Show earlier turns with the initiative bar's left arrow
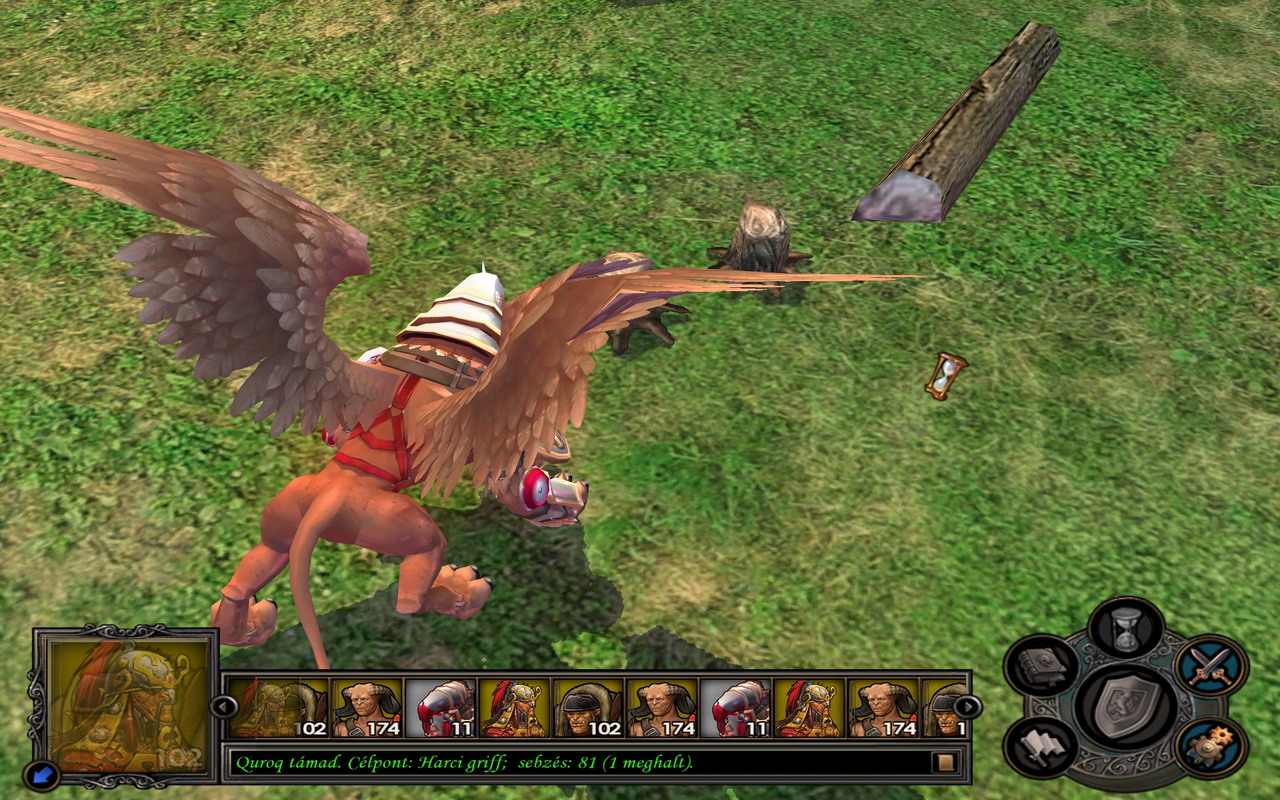The width and height of the screenshot is (1280, 800). [224, 707]
